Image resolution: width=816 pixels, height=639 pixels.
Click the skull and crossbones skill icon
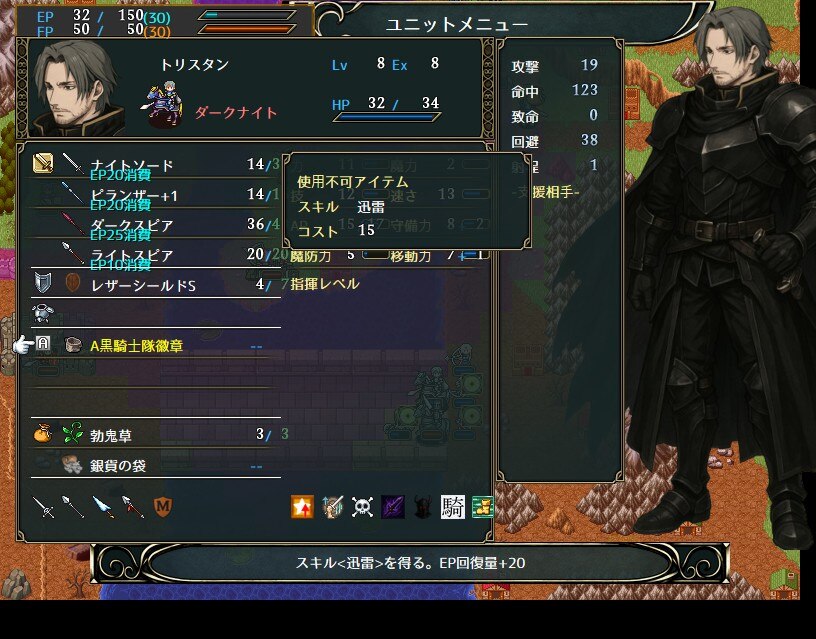362,507
